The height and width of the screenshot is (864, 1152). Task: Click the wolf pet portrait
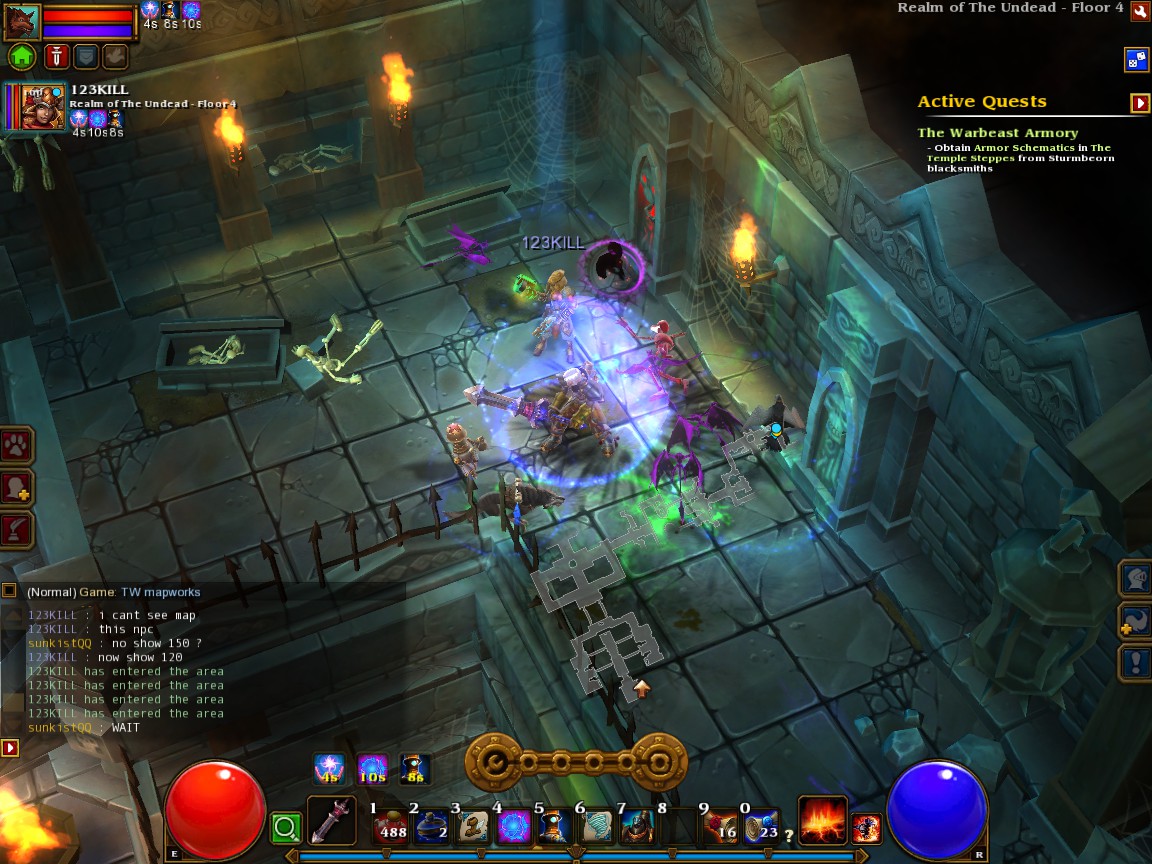(x=21, y=22)
